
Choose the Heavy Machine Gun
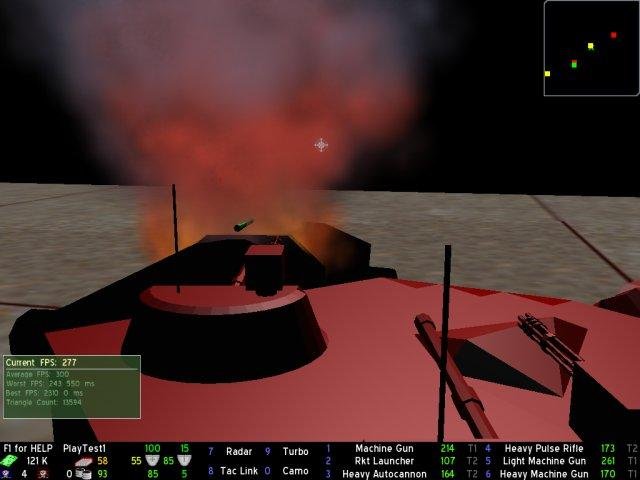pyautogui.click(x=545, y=474)
